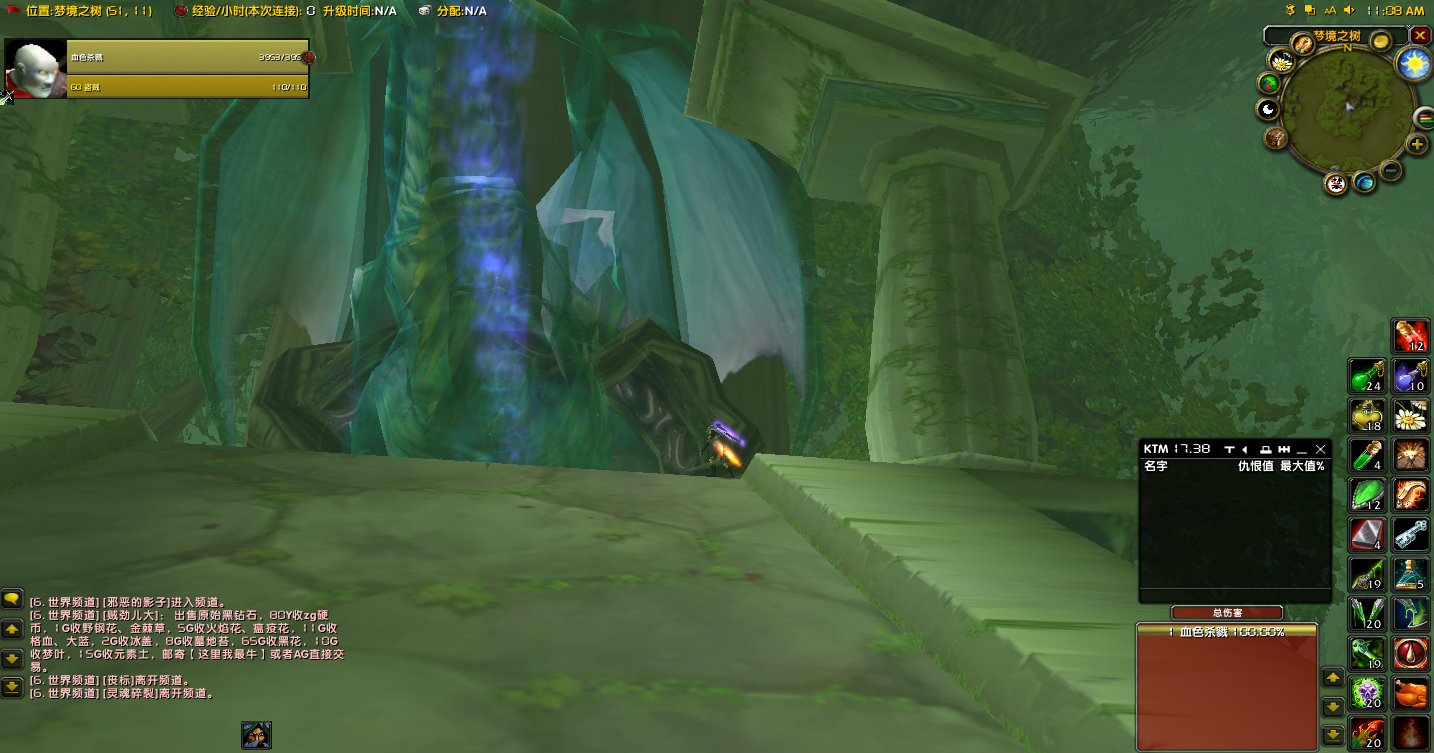1434x753 pixels.
Task: Toggle the blue globe icon under the minimap
Action: click(1364, 183)
